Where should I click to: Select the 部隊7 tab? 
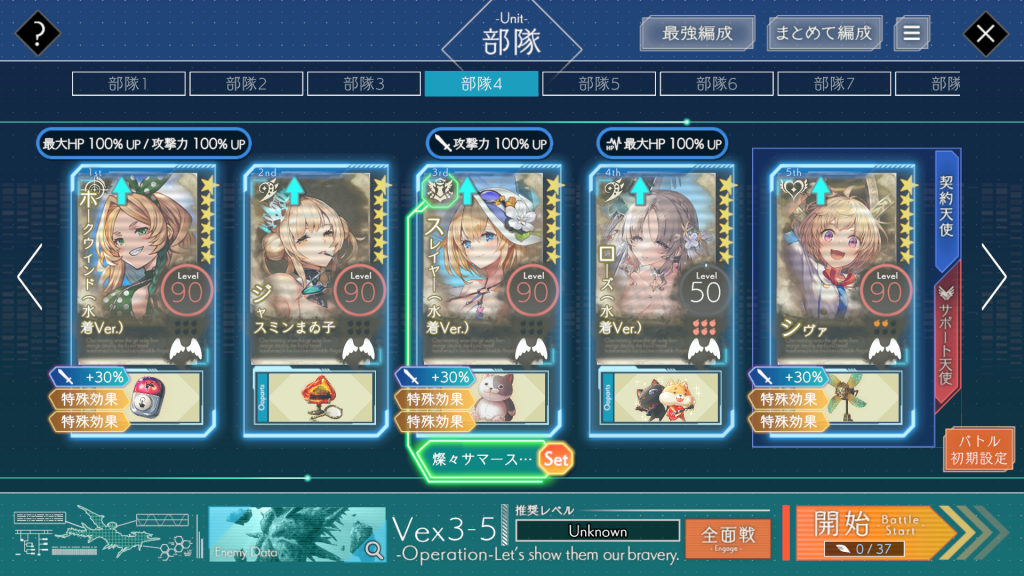tap(834, 84)
